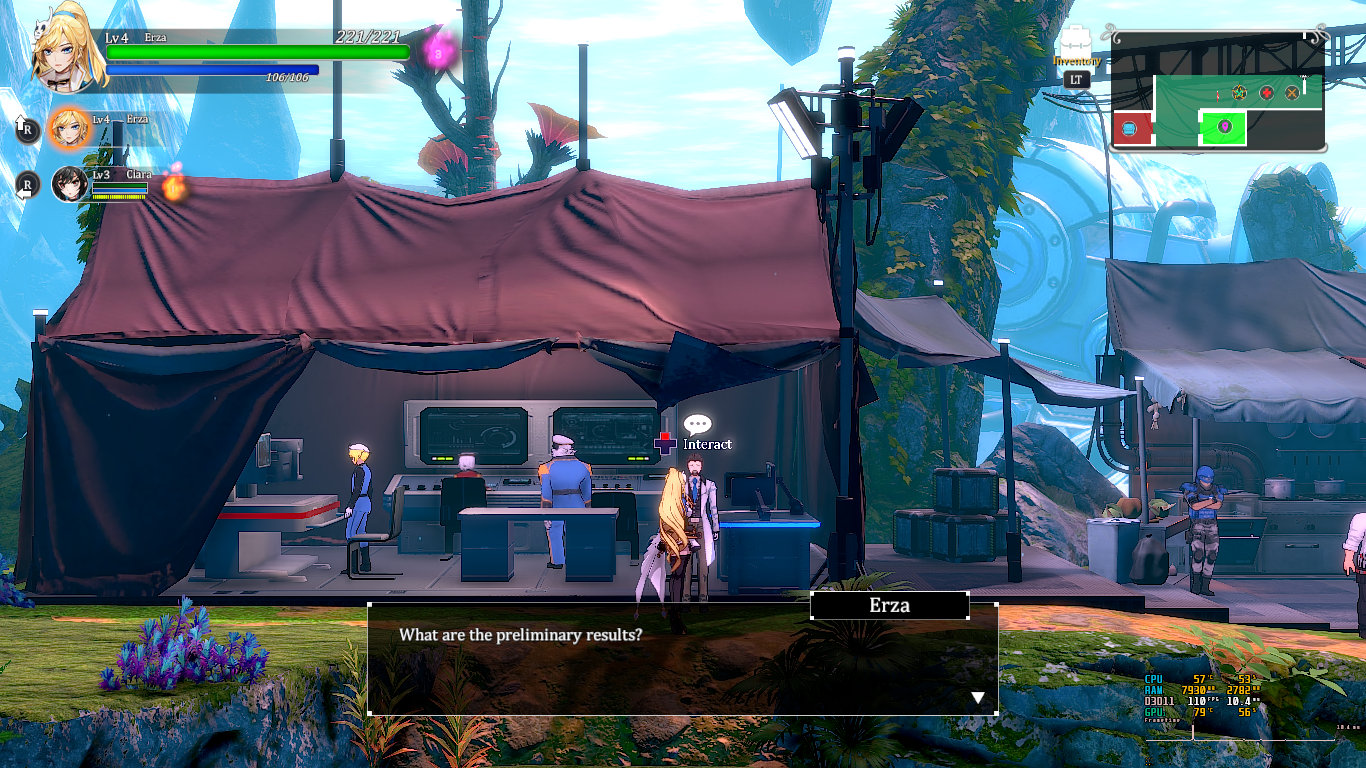This screenshot has width=1366, height=768.
Task: Click the pink flame orb by health bar
Action: pos(438,49)
